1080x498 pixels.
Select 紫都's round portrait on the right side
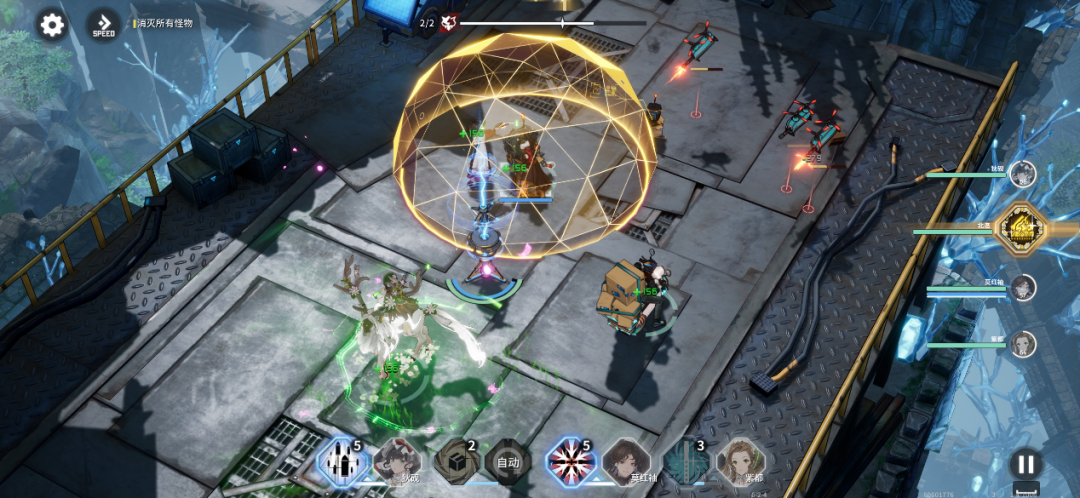point(1022,344)
